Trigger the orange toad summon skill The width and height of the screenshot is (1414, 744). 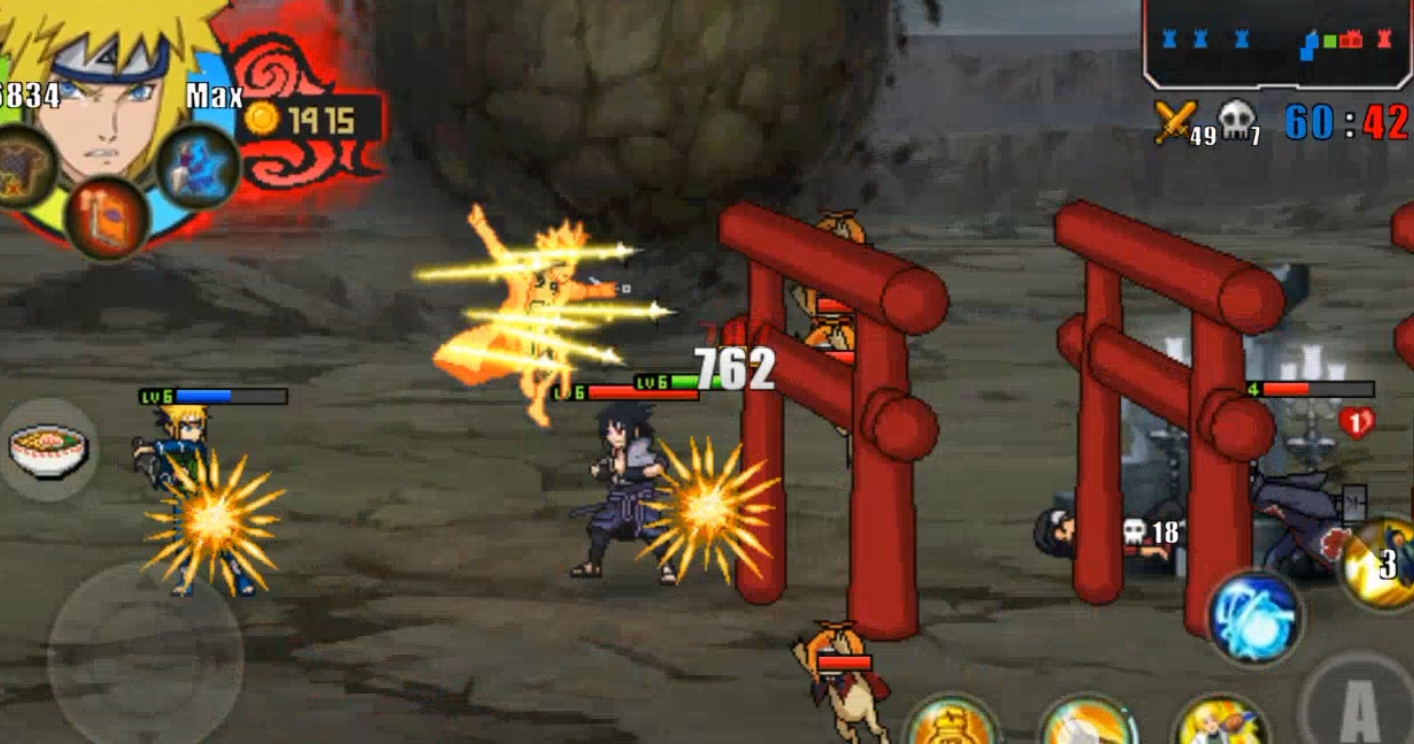tap(951, 724)
